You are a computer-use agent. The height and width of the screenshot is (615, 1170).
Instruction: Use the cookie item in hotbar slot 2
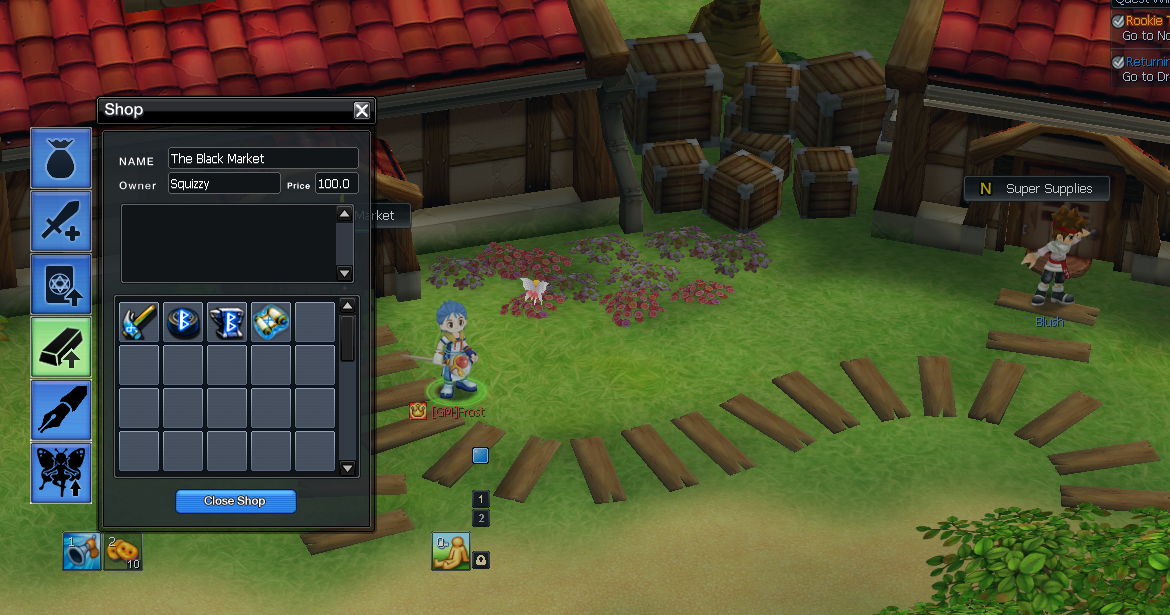coord(123,552)
